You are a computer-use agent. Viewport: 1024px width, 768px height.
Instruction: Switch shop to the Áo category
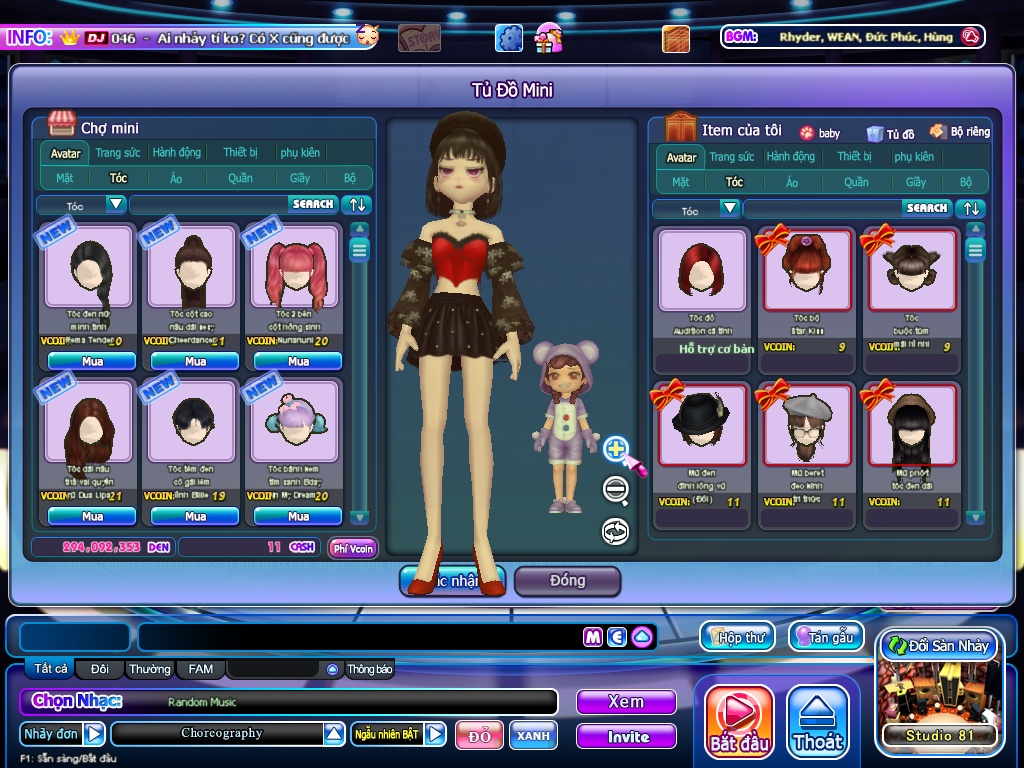coord(176,178)
